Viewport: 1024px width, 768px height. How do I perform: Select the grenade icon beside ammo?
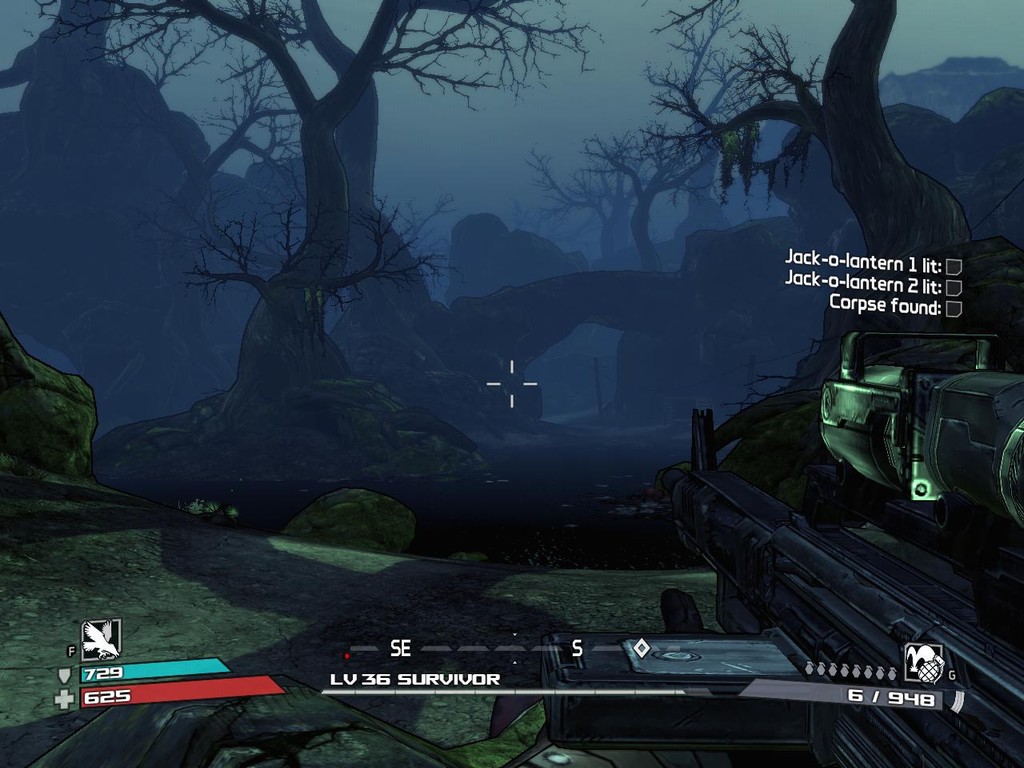923,663
